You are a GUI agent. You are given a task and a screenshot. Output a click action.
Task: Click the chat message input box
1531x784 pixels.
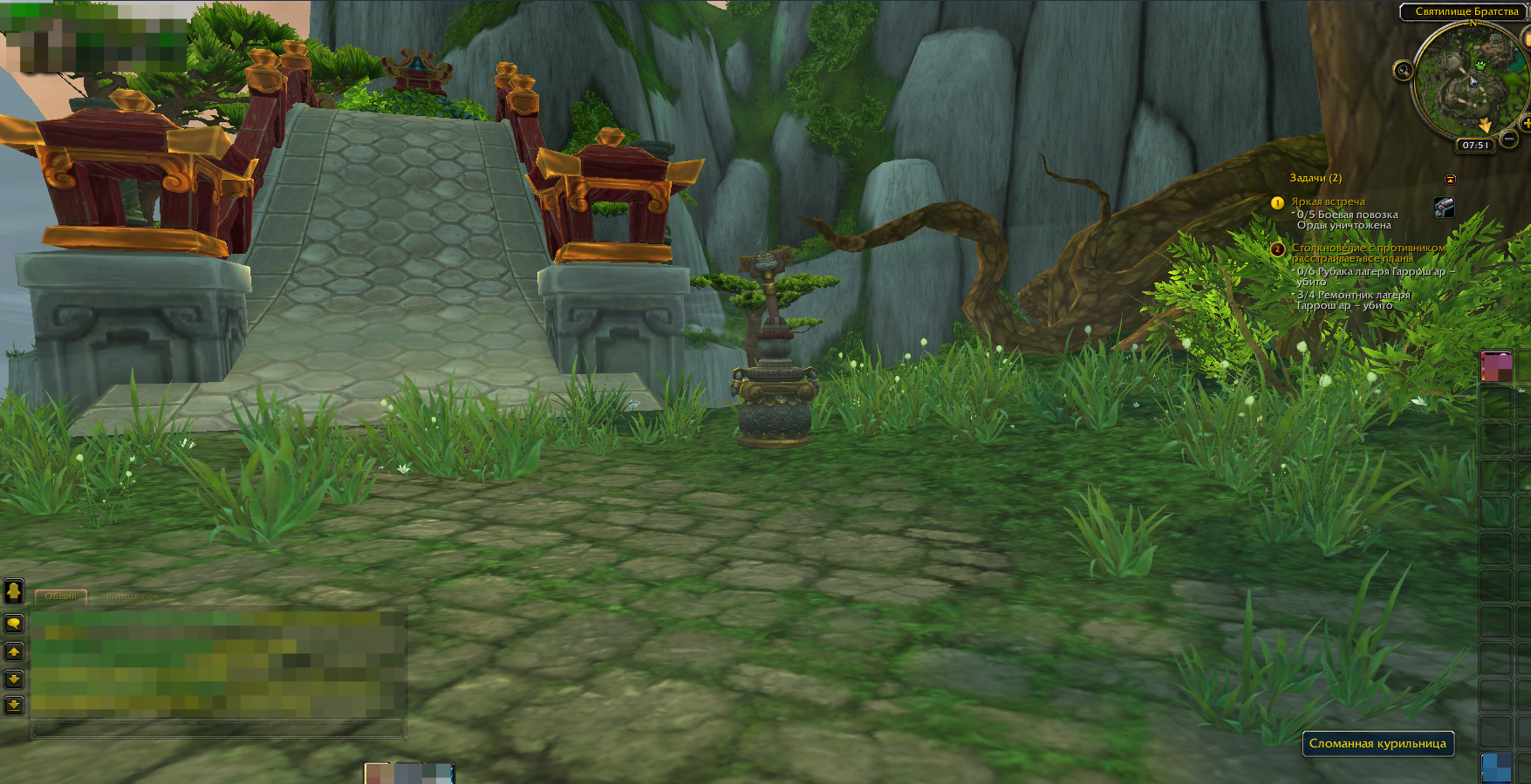(218, 729)
